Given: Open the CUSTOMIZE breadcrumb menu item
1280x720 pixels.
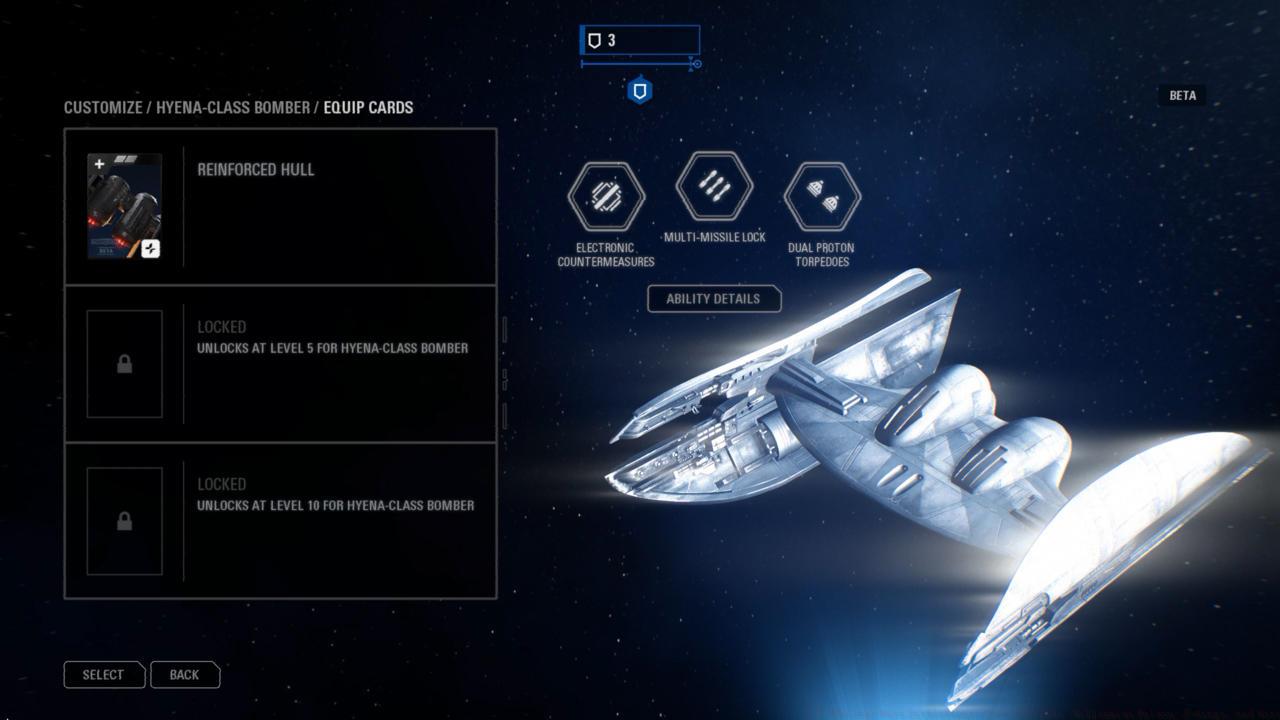Looking at the screenshot, I should click(x=101, y=107).
